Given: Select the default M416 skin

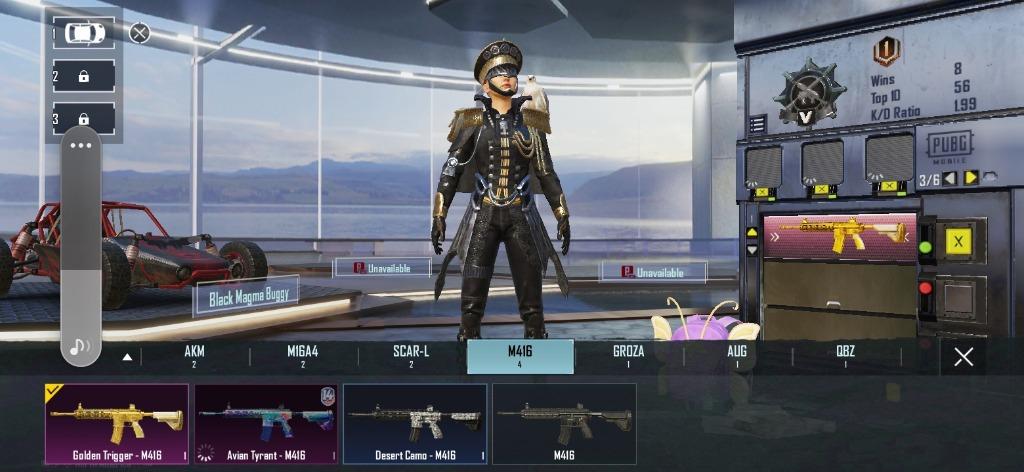Looking at the screenshot, I should point(564,424).
